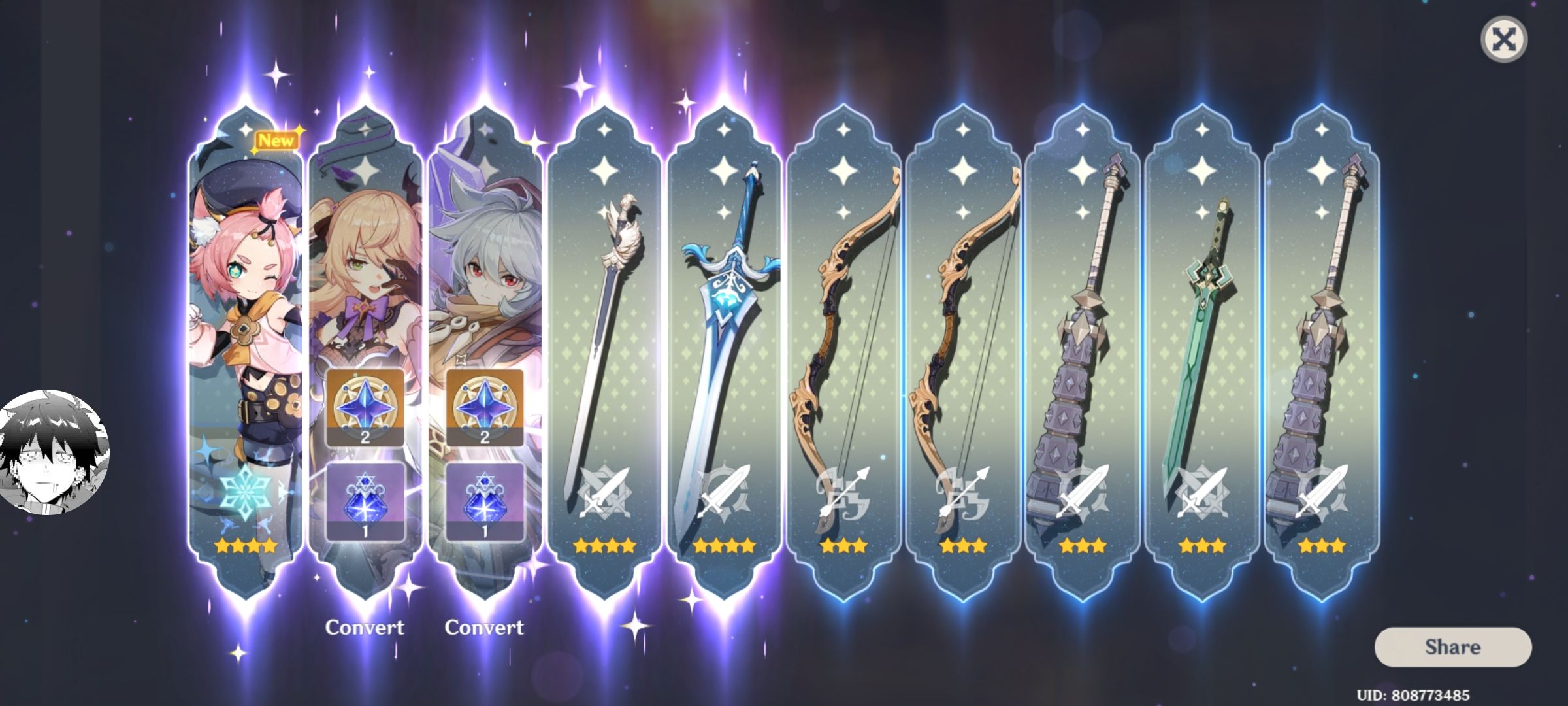The image size is (1568, 706).
Task: Select Razor's character card
Action: [486, 261]
